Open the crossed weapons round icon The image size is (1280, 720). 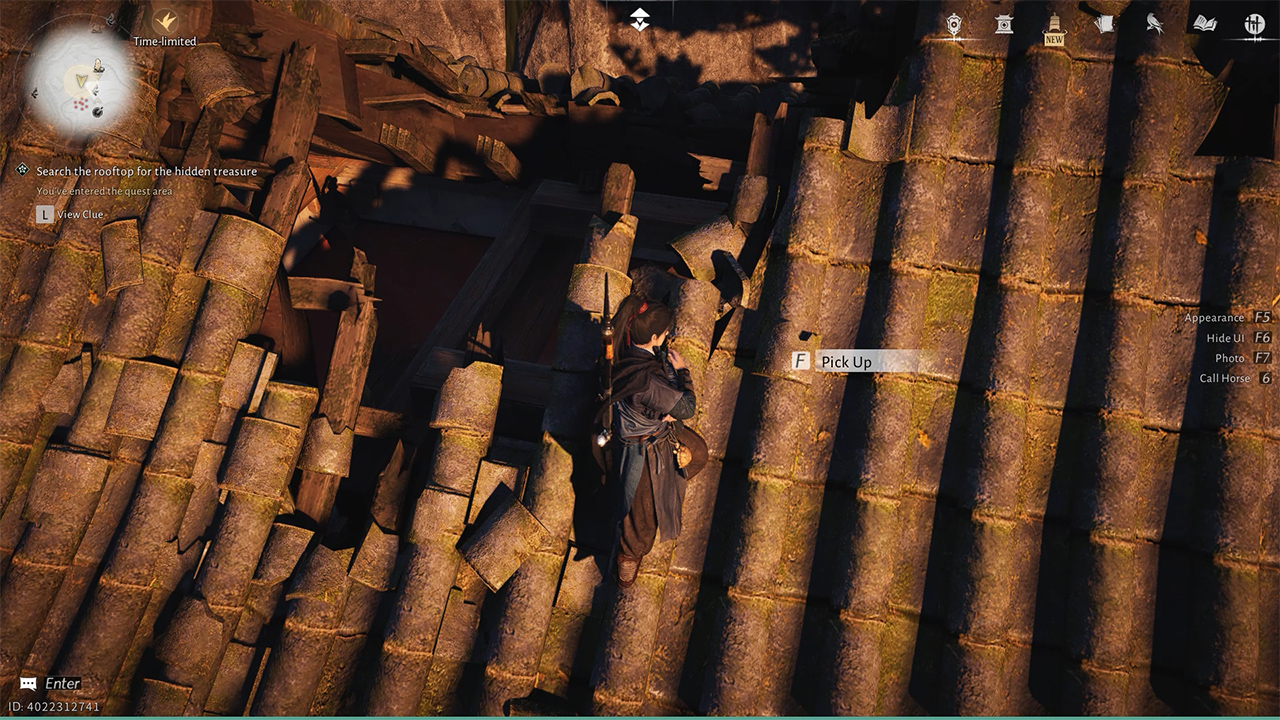coord(1255,24)
